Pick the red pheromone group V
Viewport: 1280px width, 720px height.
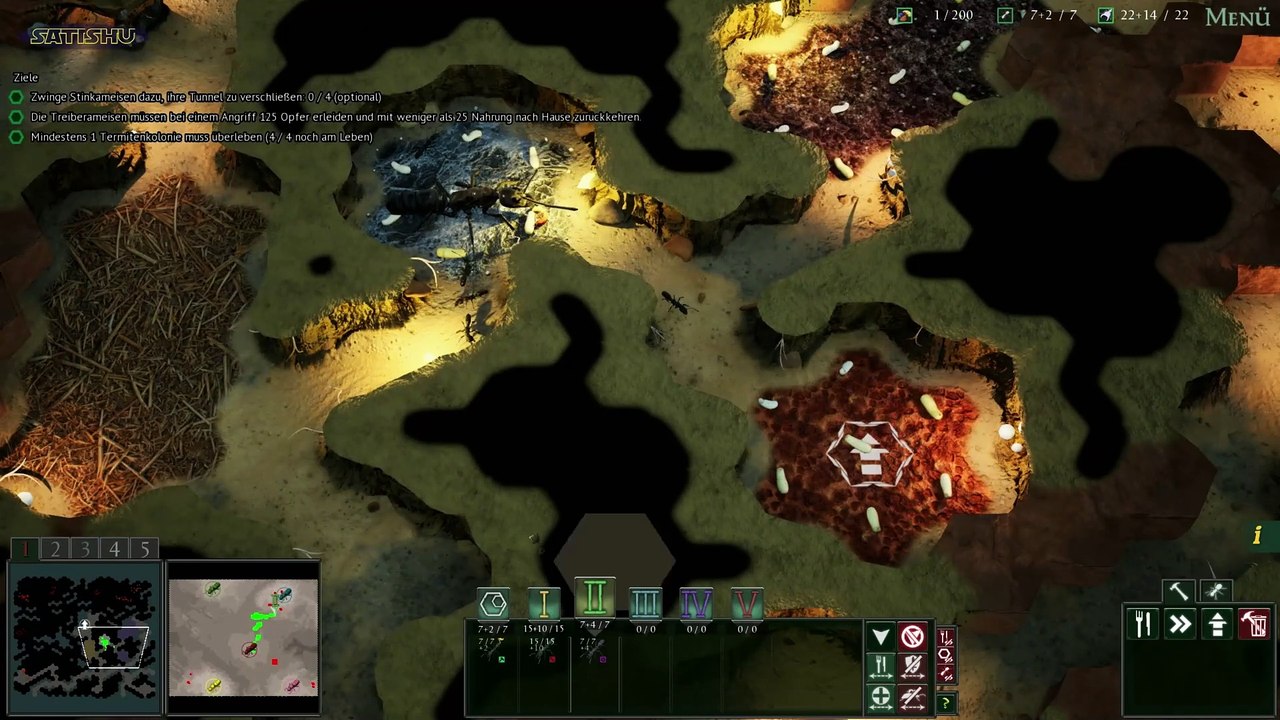click(x=747, y=603)
